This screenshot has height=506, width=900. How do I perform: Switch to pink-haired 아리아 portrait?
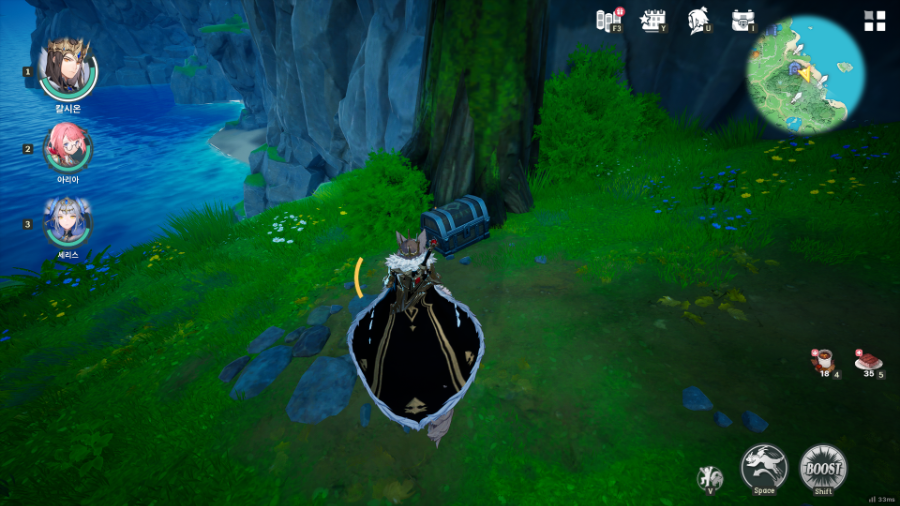(x=68, y=147)
